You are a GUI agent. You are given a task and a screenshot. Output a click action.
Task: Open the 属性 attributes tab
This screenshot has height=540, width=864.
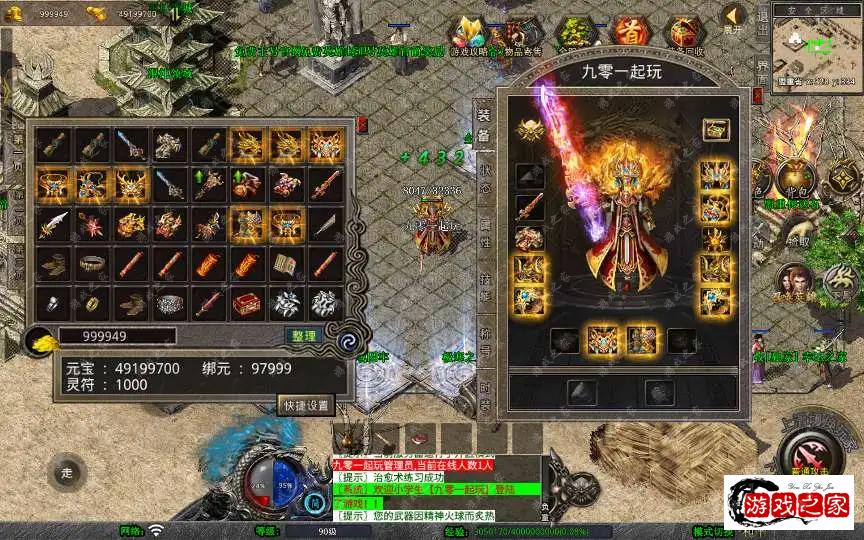tap(486, 238)
